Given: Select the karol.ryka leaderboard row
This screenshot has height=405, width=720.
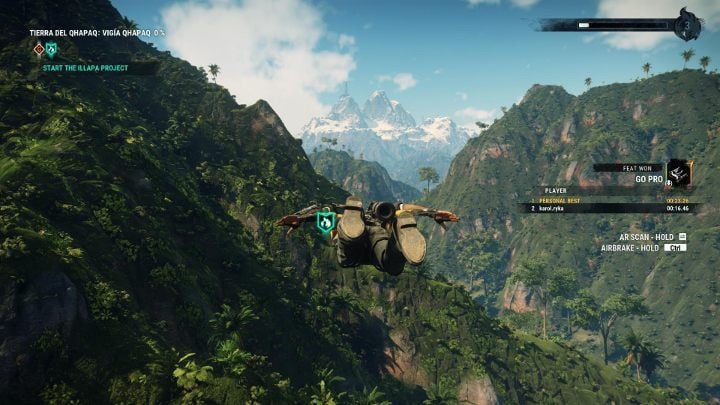Looking at the screenshot, I should pyautogui.click(x=612, y=208).
